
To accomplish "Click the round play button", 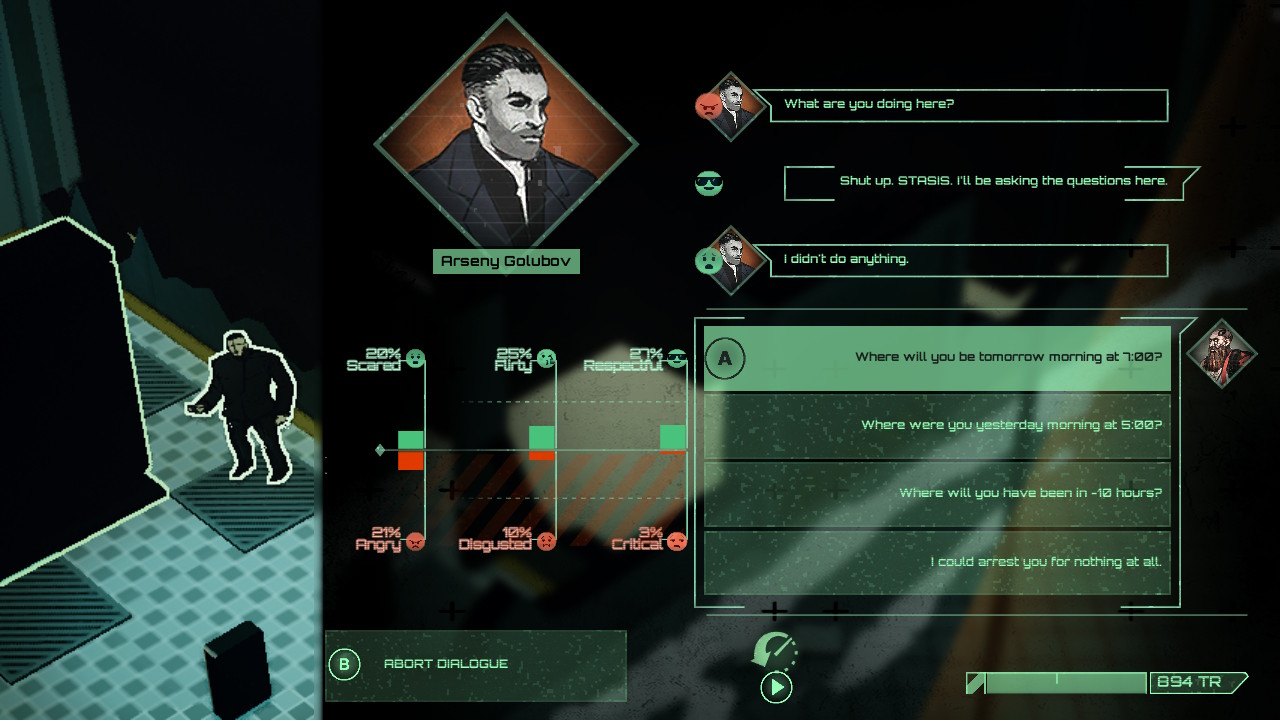I will coord(776,687).
